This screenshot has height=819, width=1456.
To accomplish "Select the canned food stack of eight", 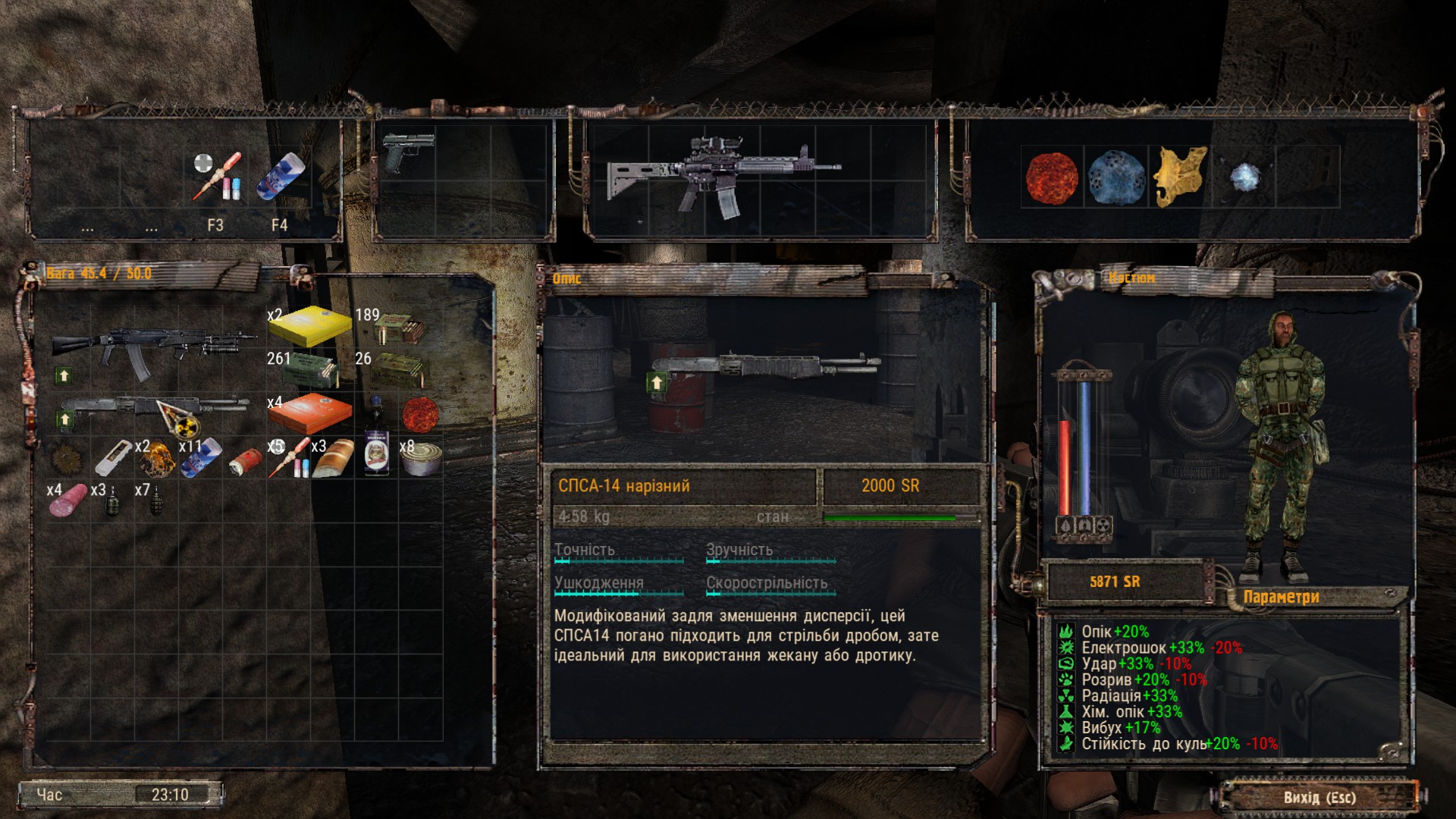I will click(420, 457).
